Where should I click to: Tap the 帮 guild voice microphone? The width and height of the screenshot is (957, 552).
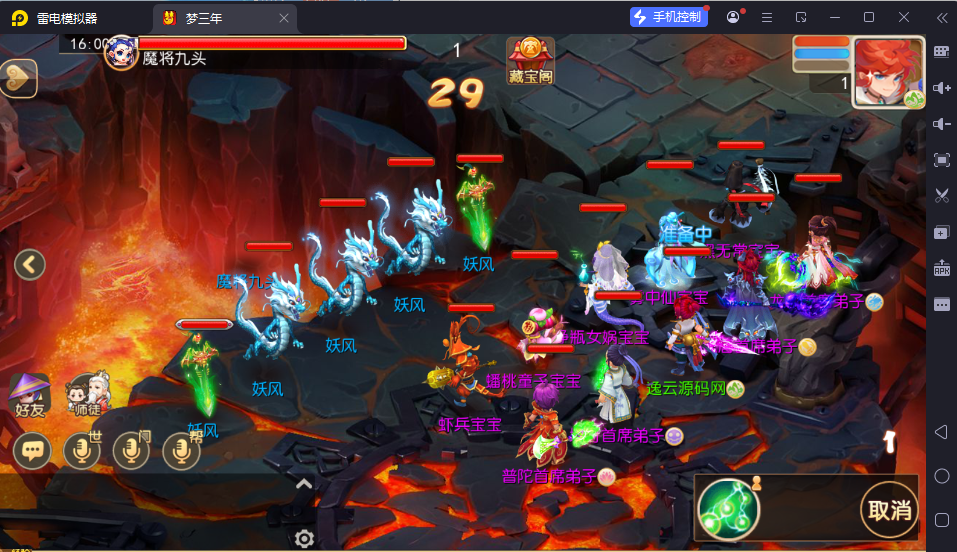(x=181, y=451)
